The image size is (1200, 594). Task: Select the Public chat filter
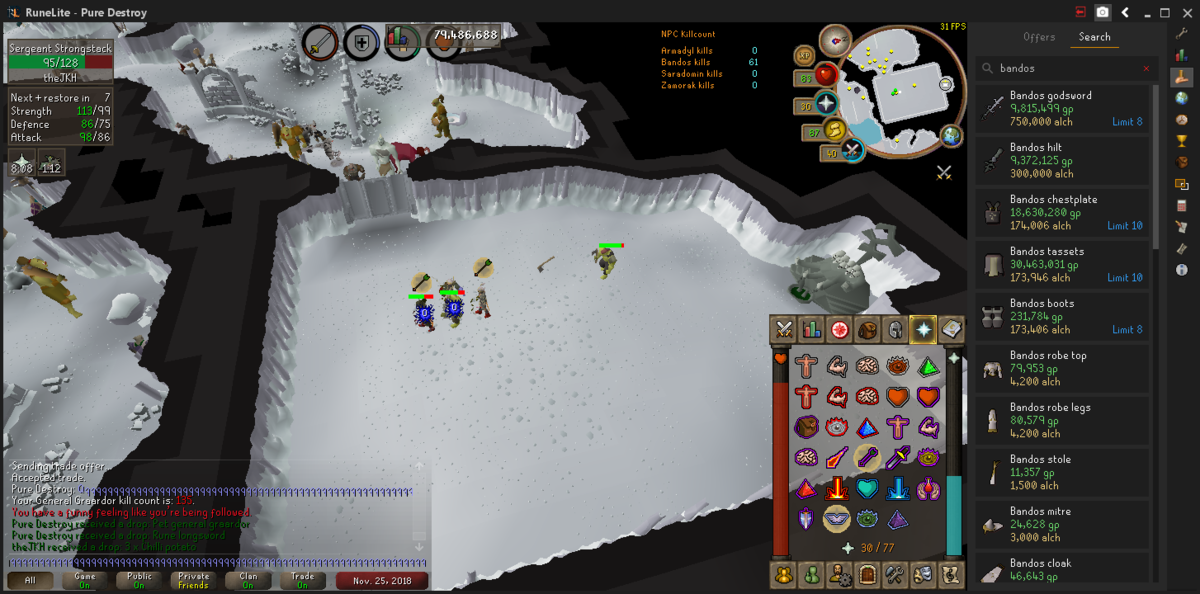pyautogui.click(x=139, y=580)
